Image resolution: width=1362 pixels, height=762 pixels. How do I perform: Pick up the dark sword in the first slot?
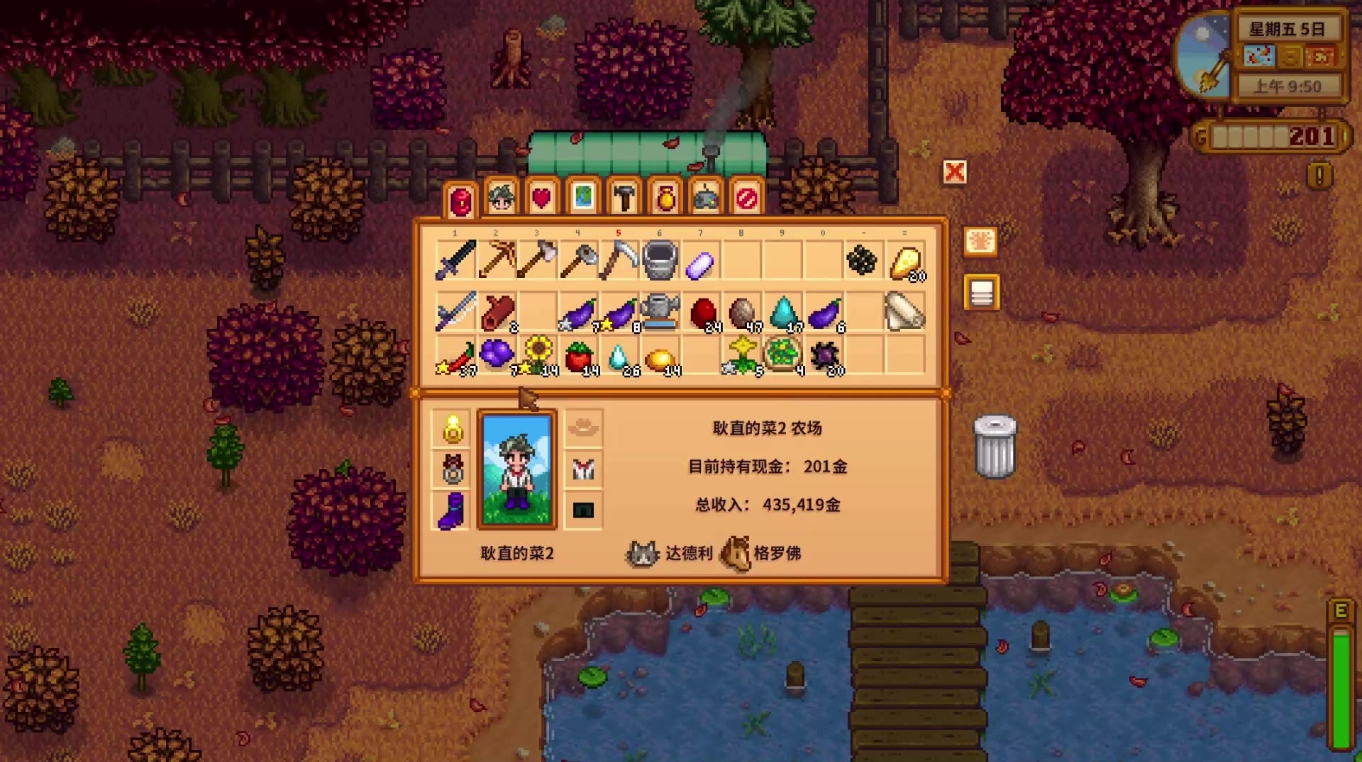pos(455,261)
